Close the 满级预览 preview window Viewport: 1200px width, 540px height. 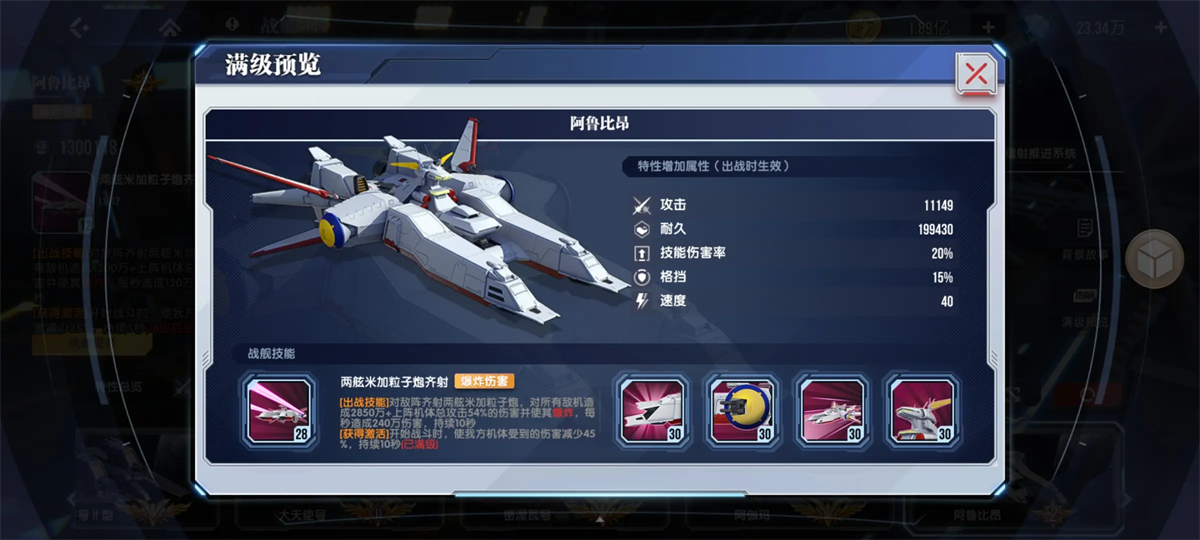pyautogui.click(x=976, y=73)
